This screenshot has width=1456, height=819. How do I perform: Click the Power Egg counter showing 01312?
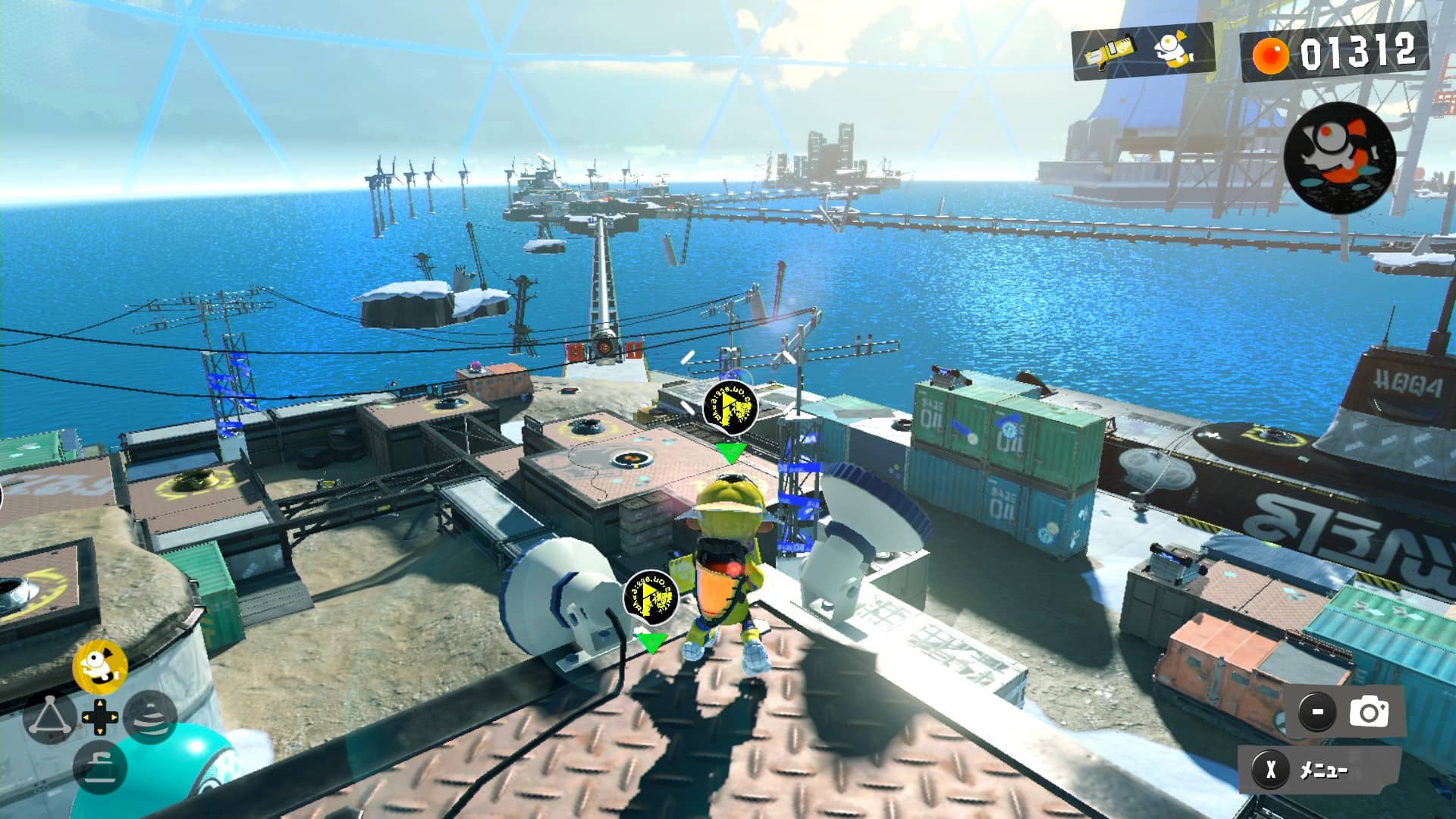[x=1357, y=53]
